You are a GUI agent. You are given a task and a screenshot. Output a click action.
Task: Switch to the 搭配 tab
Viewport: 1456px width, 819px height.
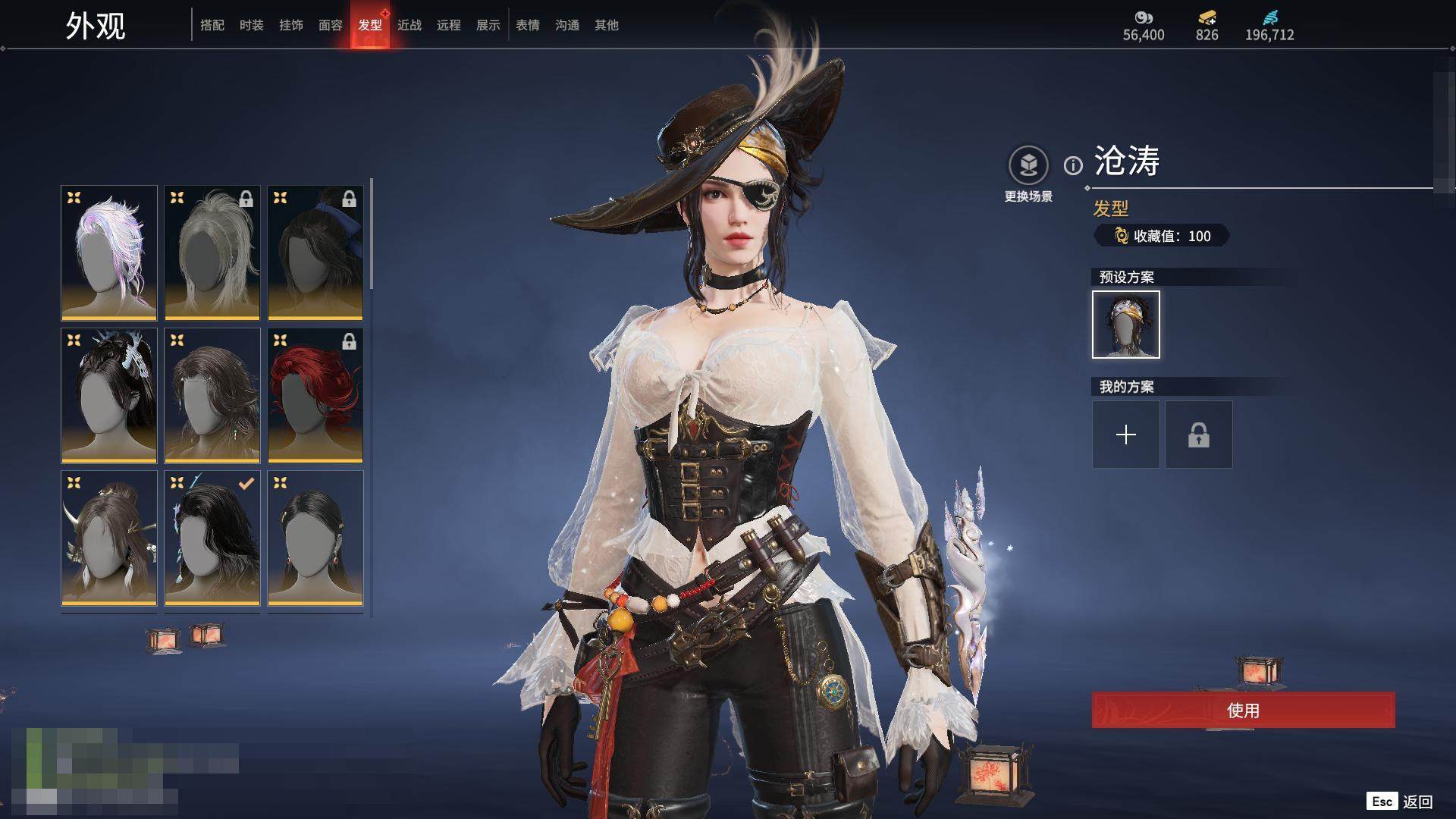212,25
